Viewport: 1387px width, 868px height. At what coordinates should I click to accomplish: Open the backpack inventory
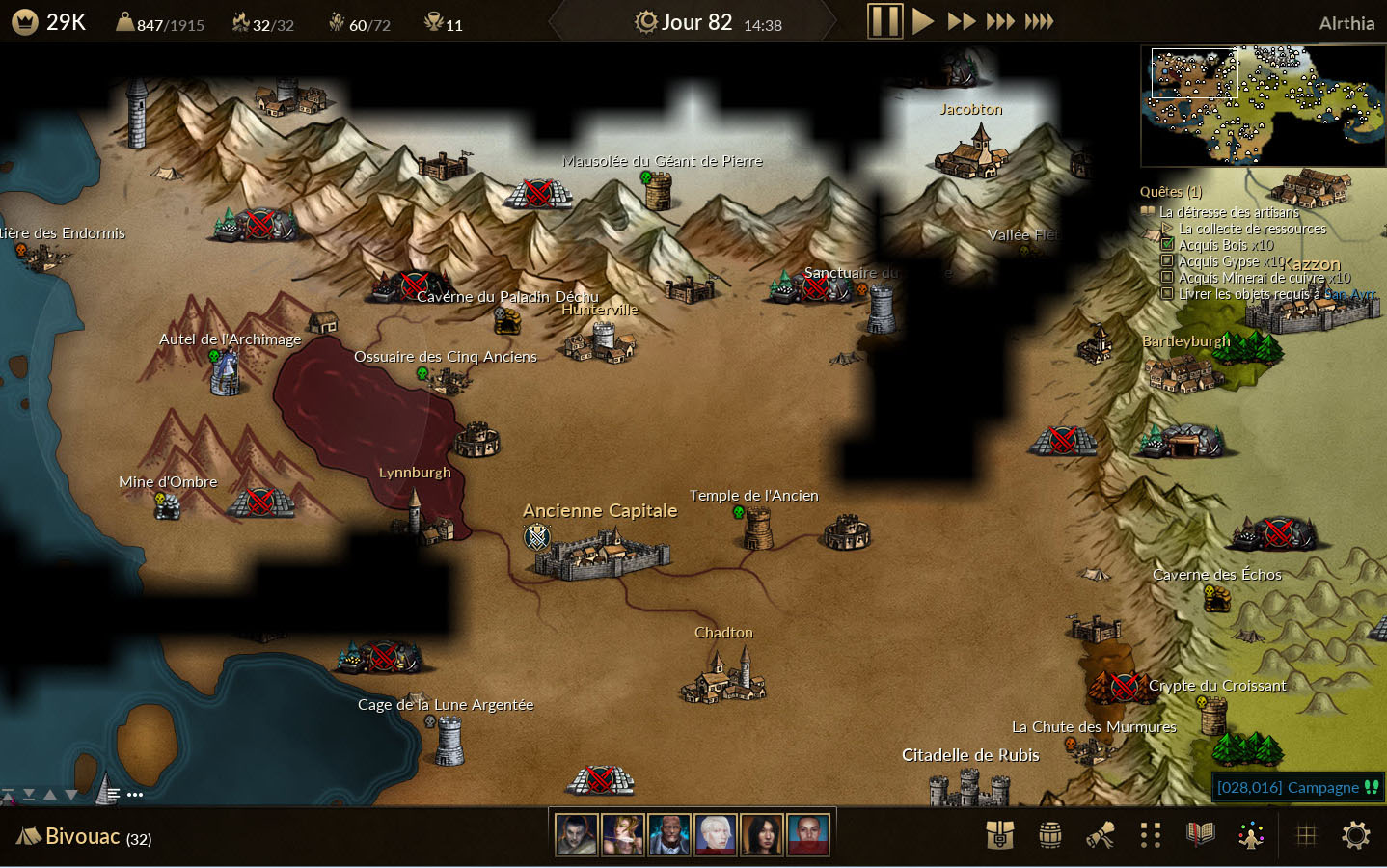(999, 835)
